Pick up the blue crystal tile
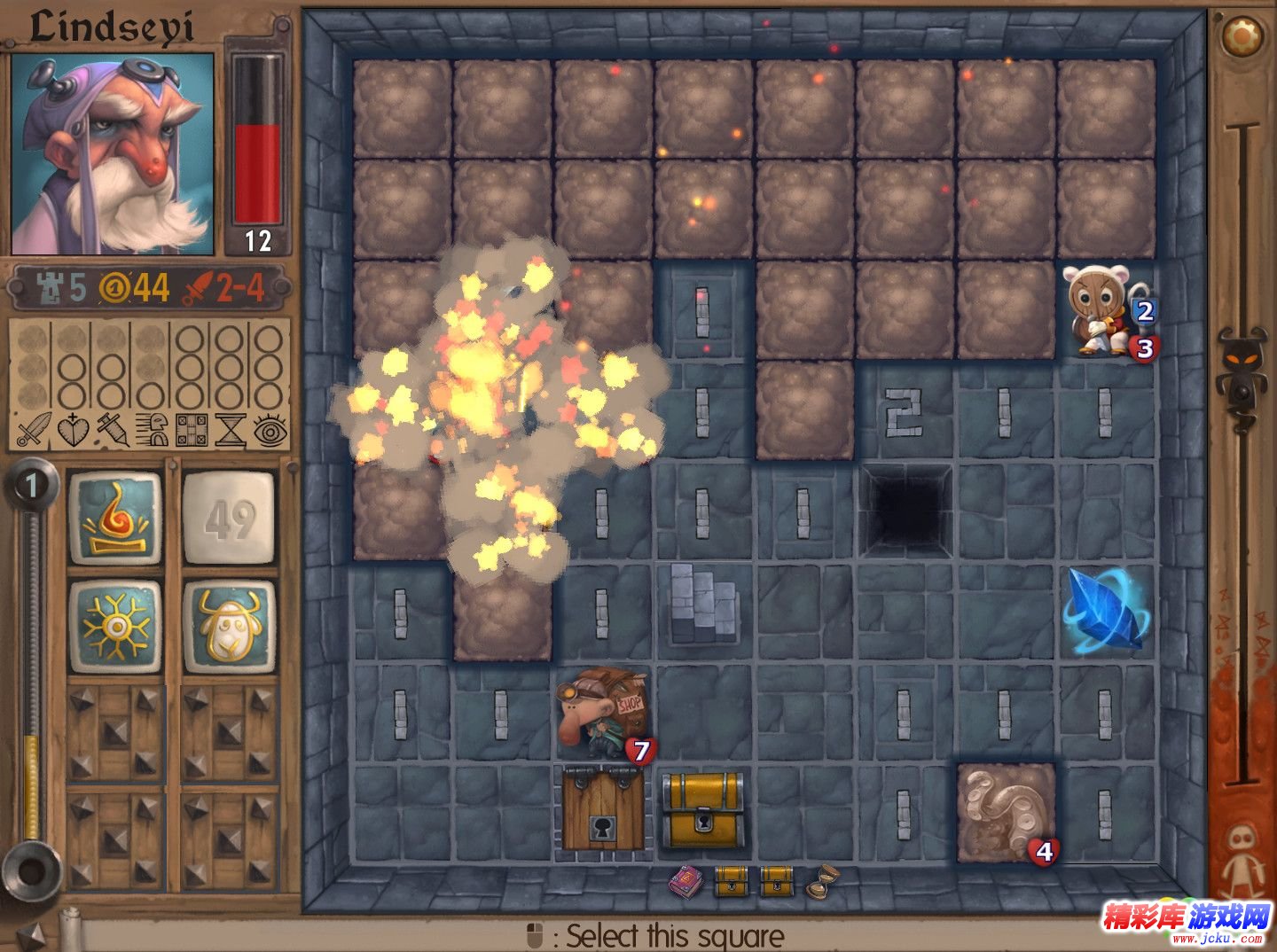This screenshot has width=1277, height=952. [1105, 611]
